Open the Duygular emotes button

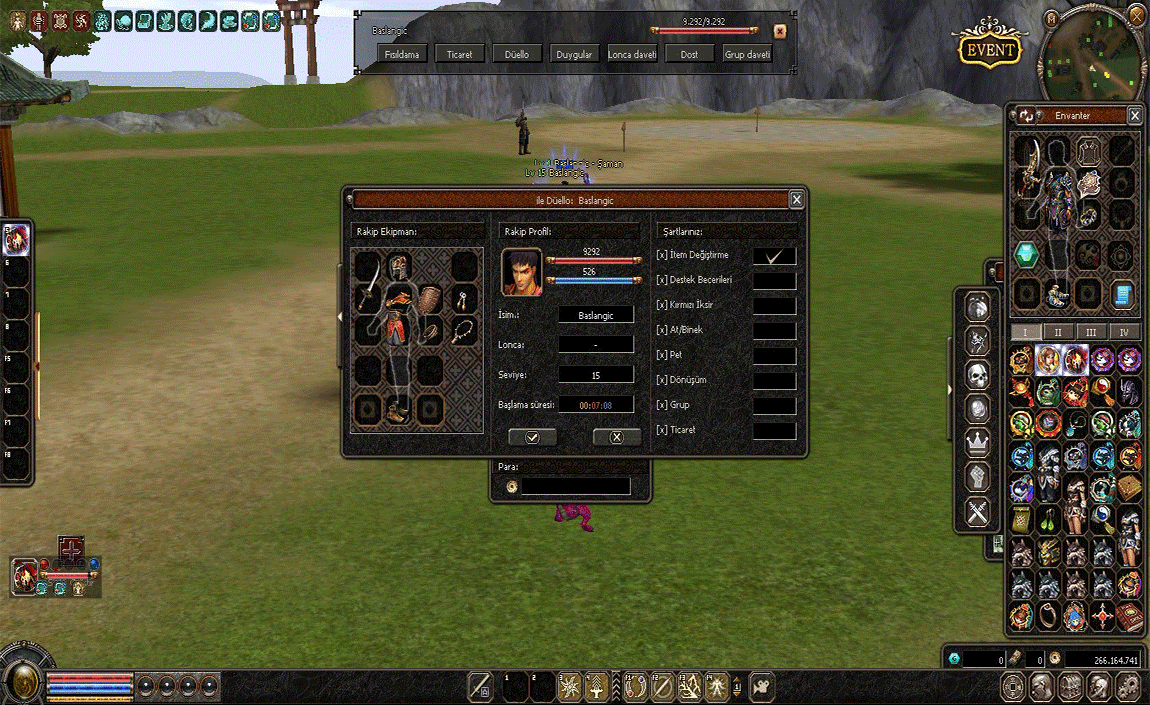pos(575,54)
